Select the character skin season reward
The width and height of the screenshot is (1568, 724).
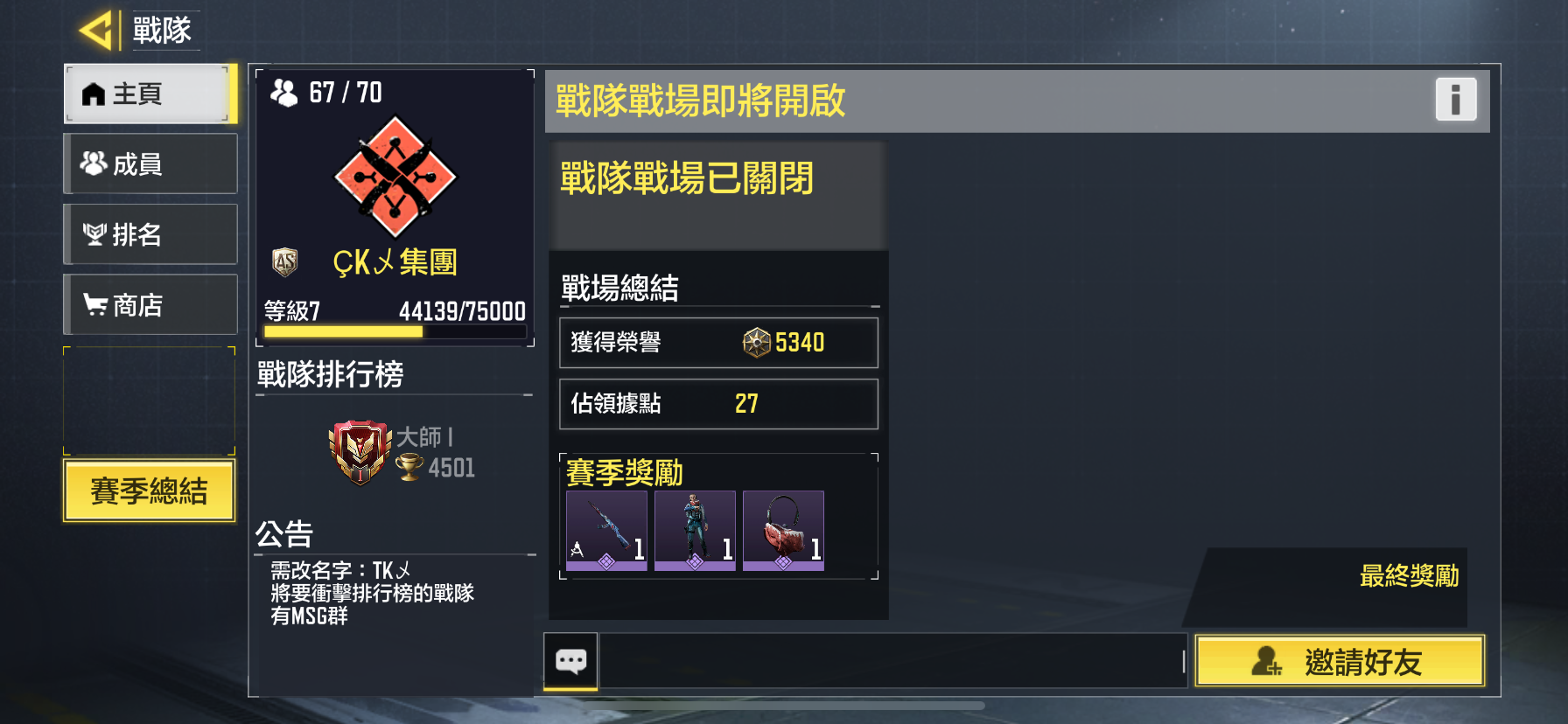[695, 529]
